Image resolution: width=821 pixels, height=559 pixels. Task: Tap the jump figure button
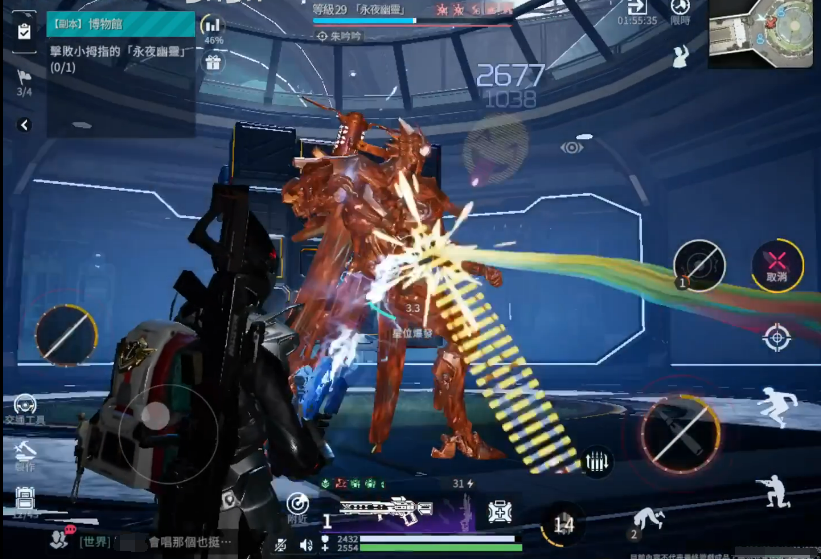pyautogui.click(x=777, y=406)
